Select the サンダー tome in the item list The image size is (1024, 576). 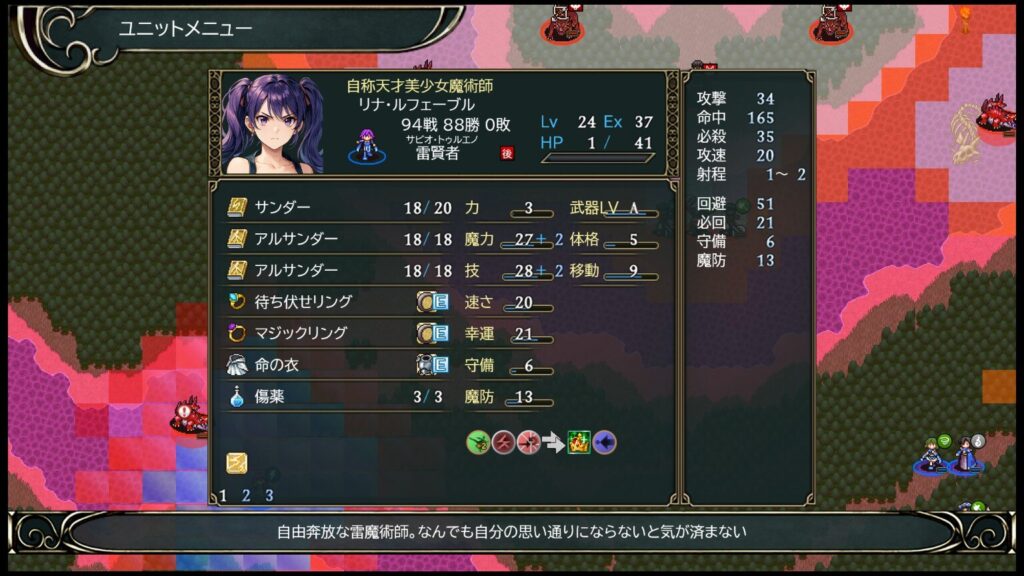pos(283,208)
